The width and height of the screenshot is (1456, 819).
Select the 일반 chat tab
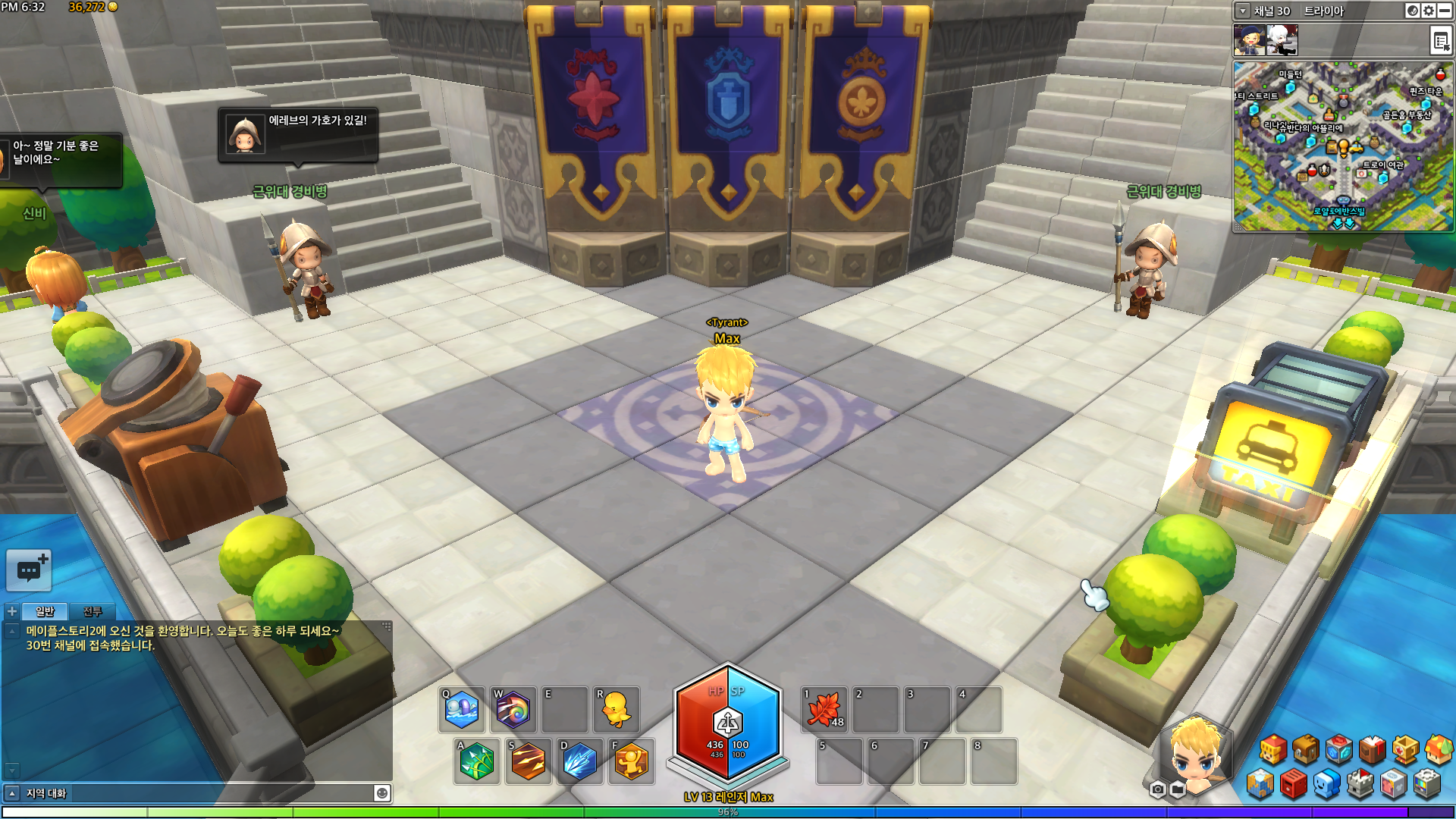[x=45, y=611]
